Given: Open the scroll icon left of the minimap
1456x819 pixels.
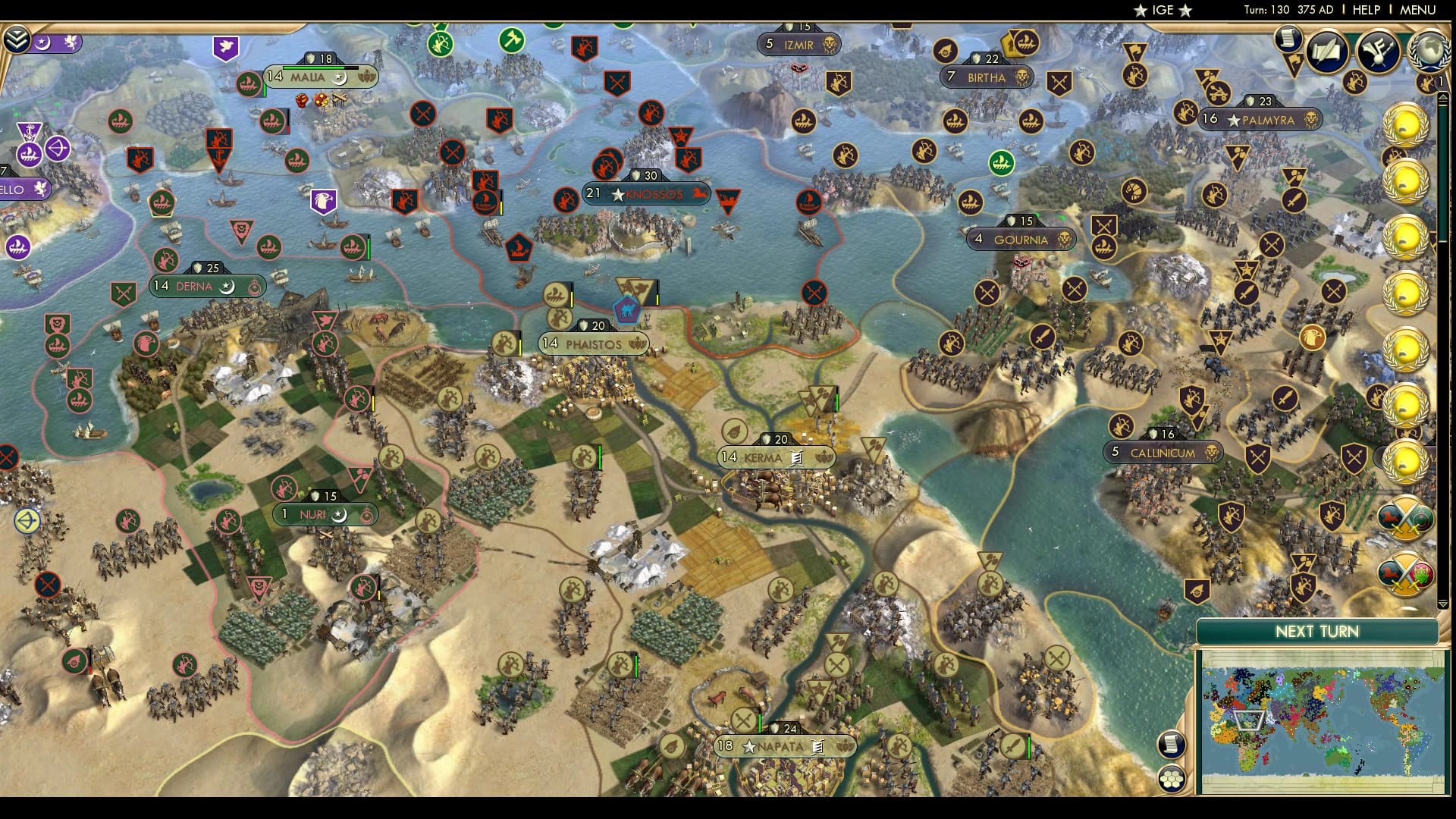Looking at the screenshot, I should (x=1172, y=744).
